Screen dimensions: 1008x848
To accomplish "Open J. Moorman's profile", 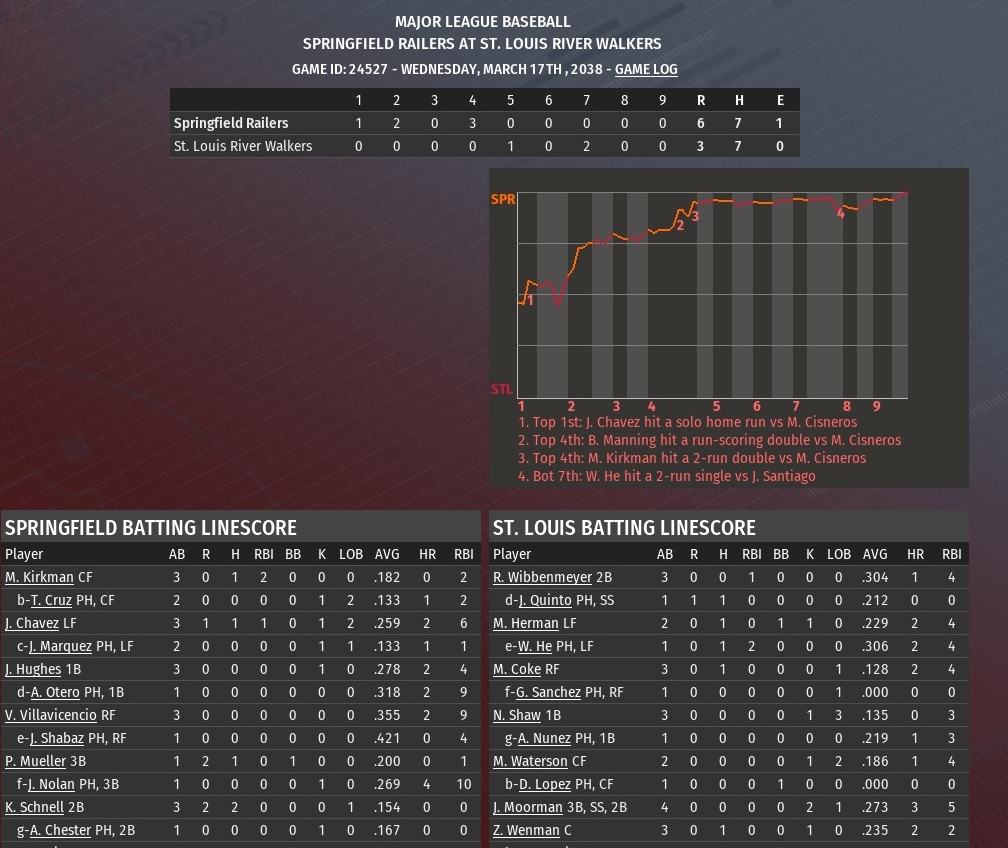I will 528,807.
